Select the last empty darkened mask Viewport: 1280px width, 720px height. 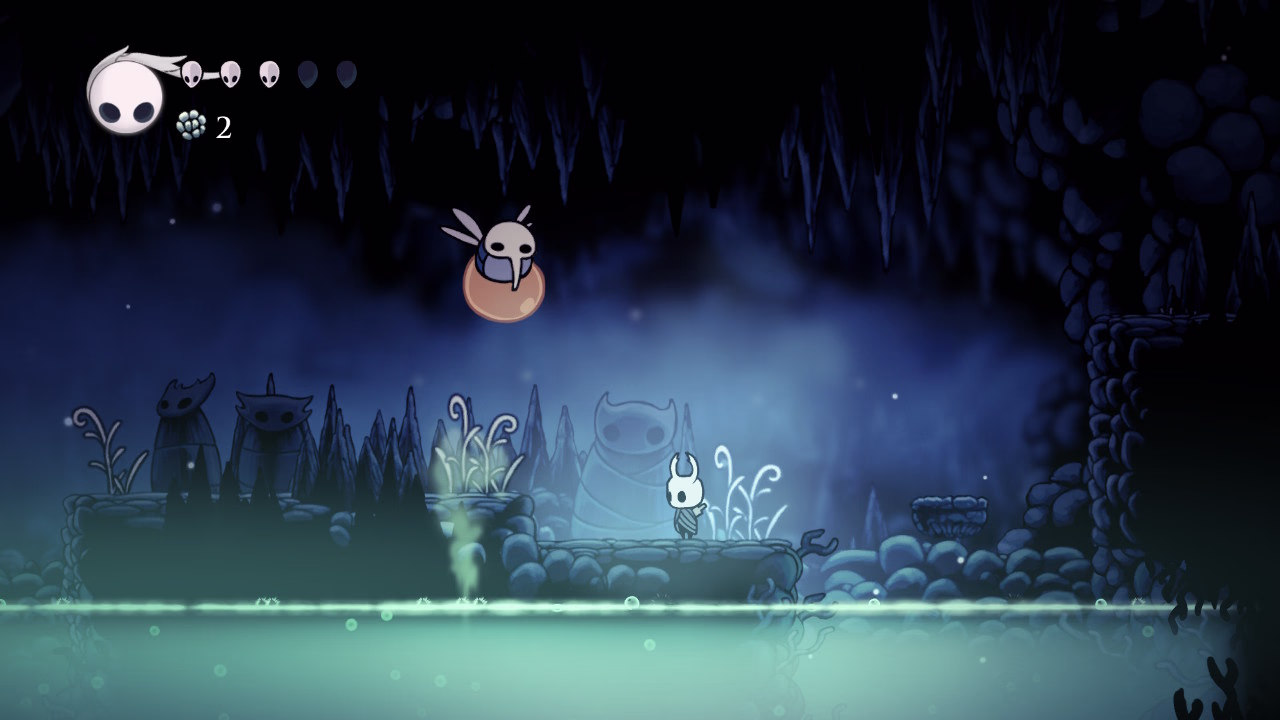(345, 73)
